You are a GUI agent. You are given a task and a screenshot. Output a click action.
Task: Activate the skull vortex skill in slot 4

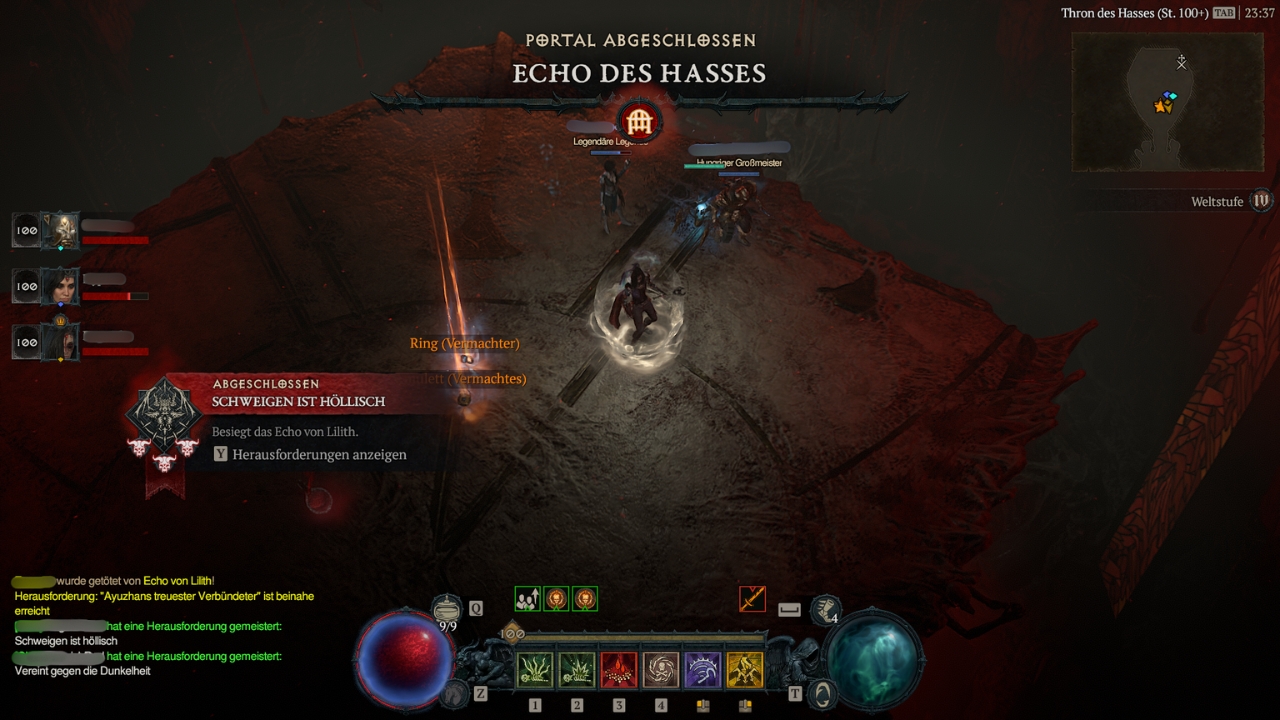click(661, 670)
